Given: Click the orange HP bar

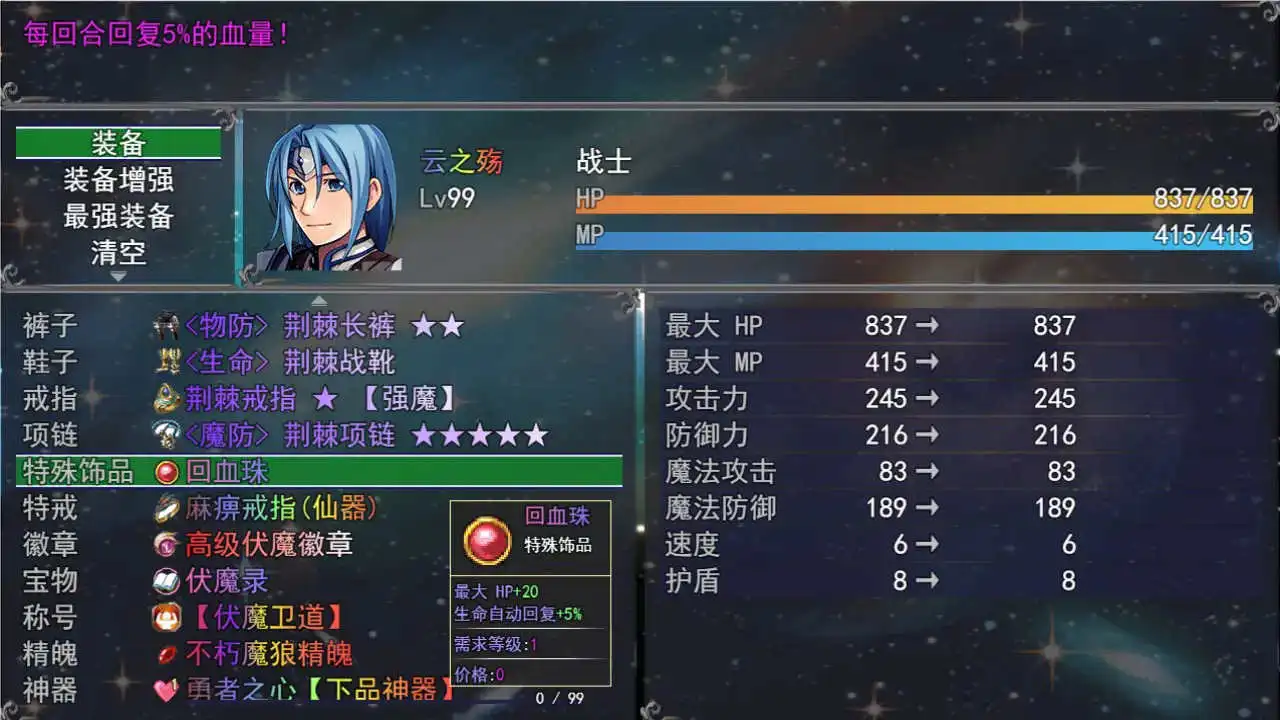Looking at the screenshot, I should [x=900, y=200].
